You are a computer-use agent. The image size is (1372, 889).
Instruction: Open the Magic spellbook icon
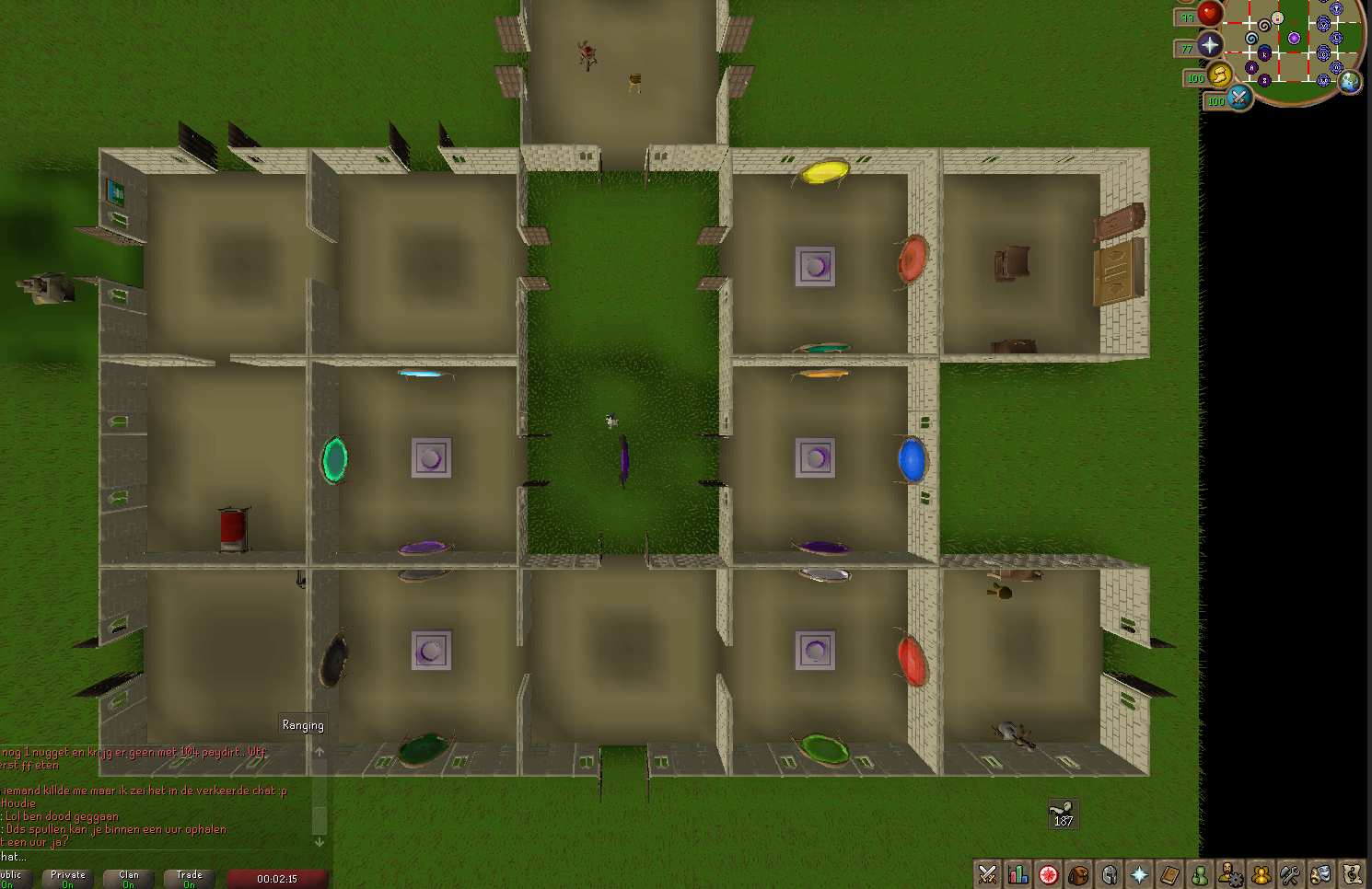1171,874
